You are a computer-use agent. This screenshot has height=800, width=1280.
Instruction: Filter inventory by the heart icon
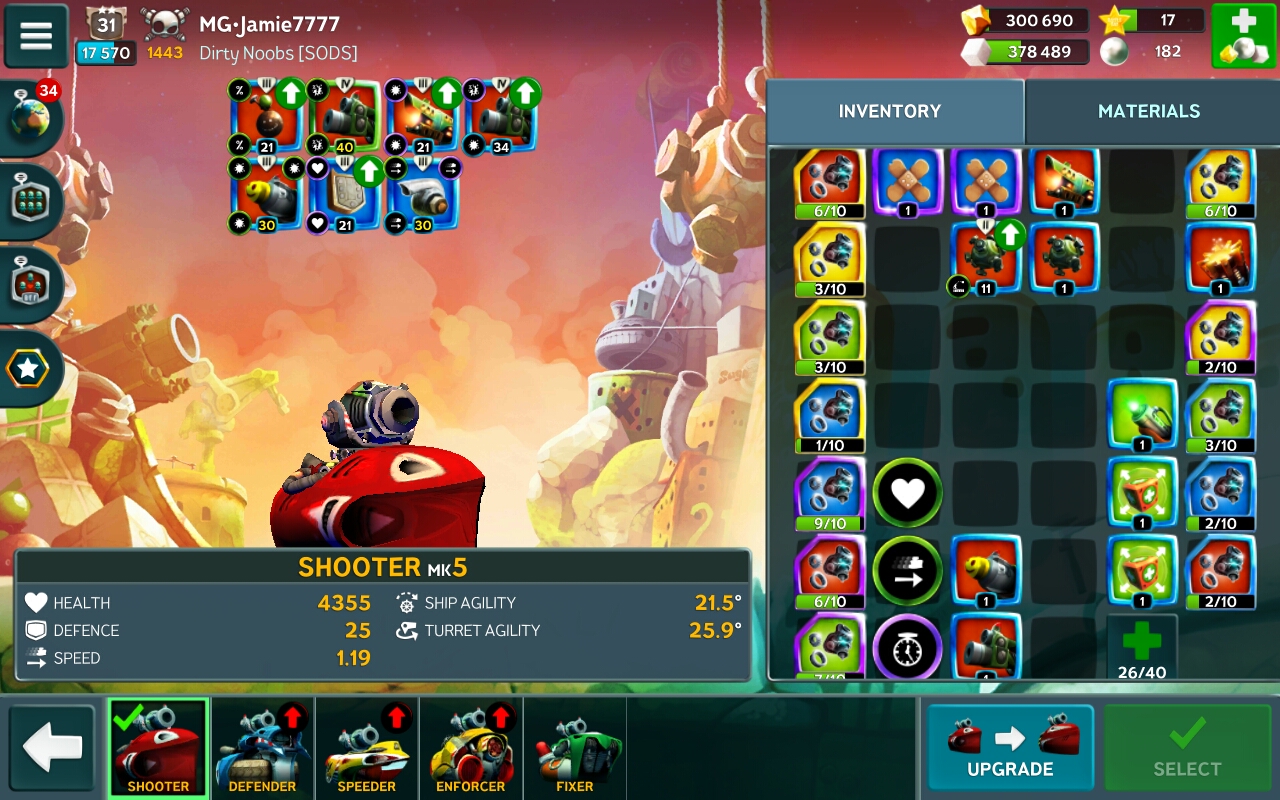pyautogui.click(x=907, y=492)
